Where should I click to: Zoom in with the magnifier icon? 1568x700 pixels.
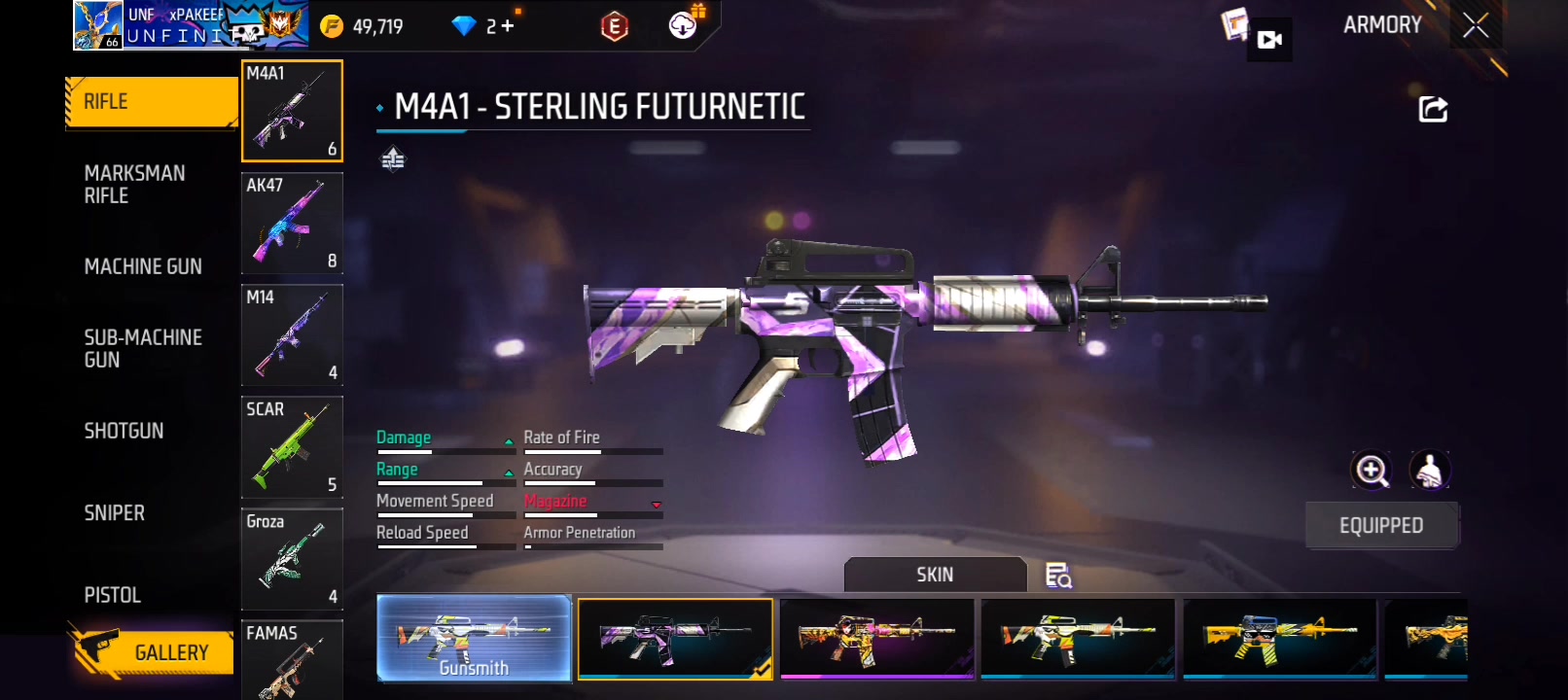click(x=1372, y=471)
